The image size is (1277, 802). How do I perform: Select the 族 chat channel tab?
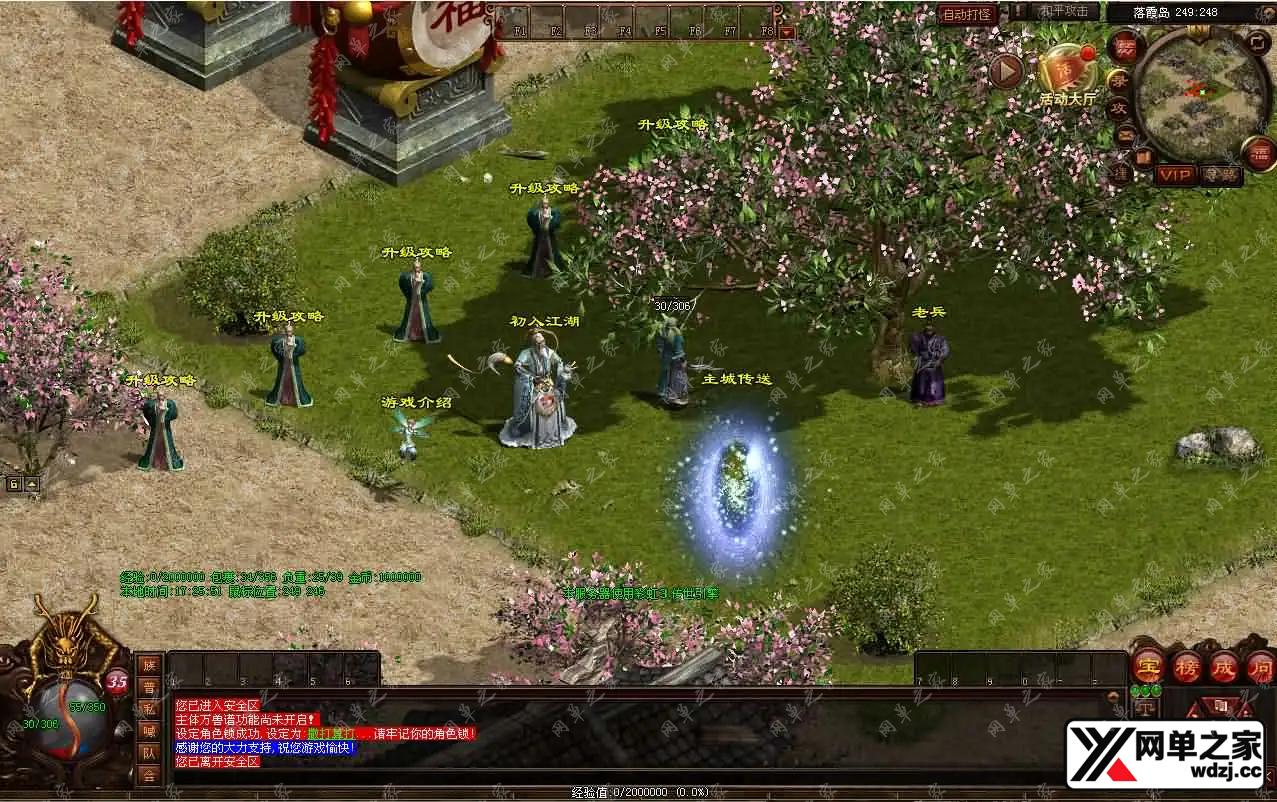pos(149,665)
